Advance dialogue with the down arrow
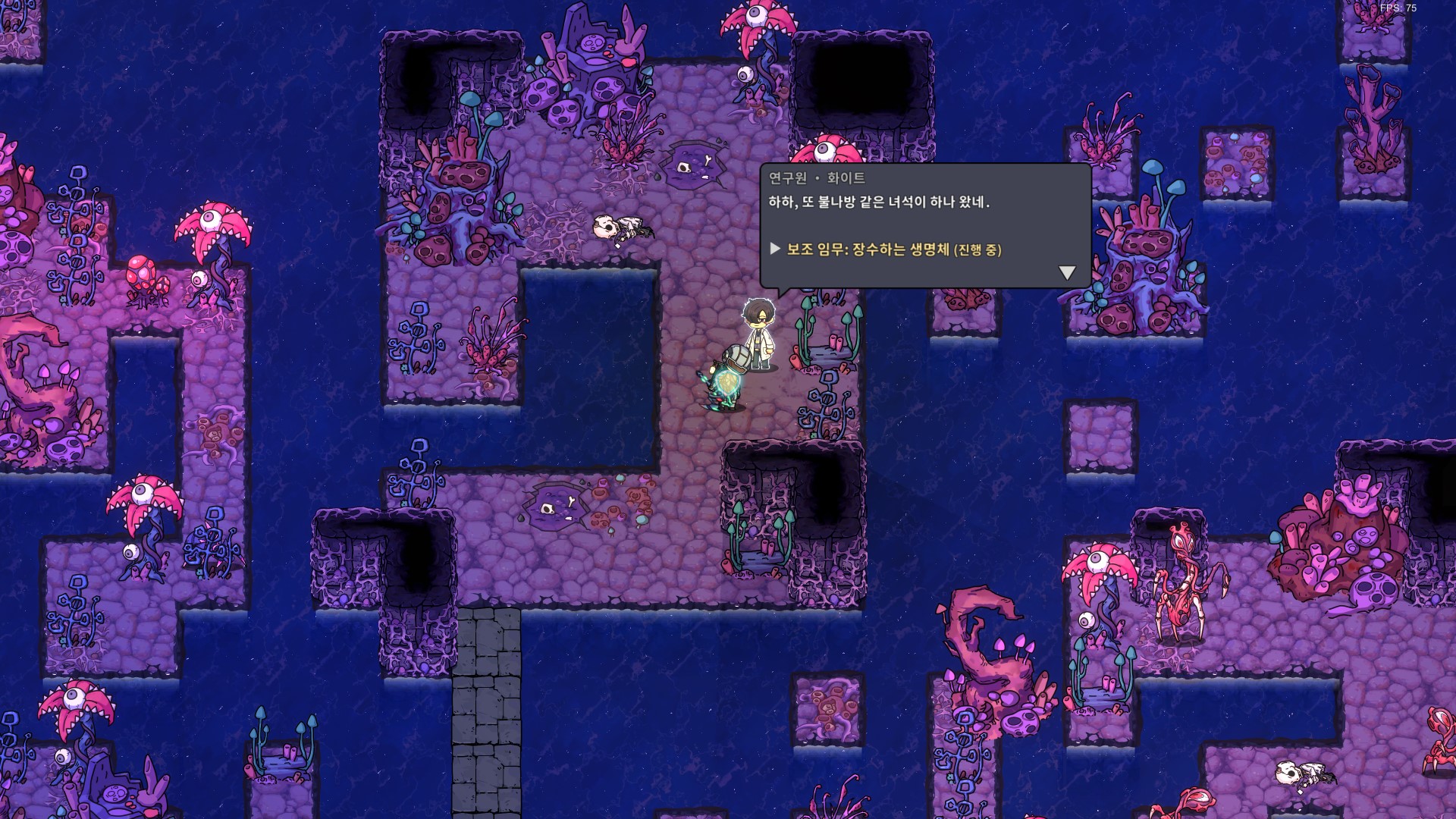This screenshot has width=1456, height=819. (x=1067, y=272)
